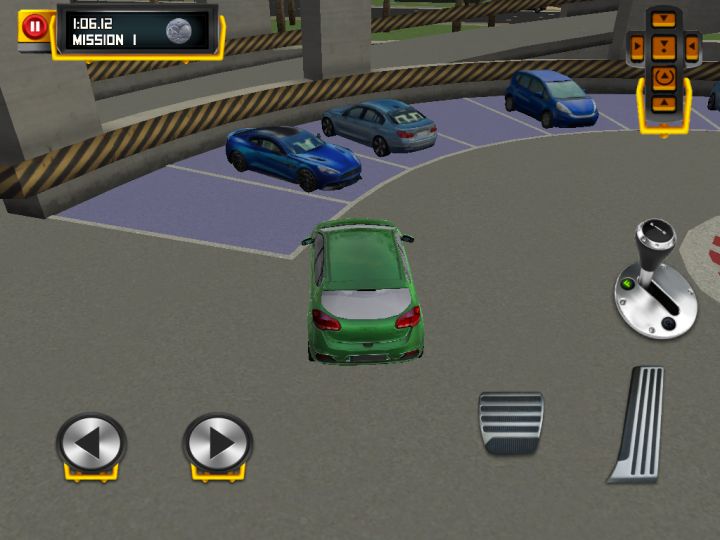
Task: Pause the game with the red button
Action: [36, 26]
